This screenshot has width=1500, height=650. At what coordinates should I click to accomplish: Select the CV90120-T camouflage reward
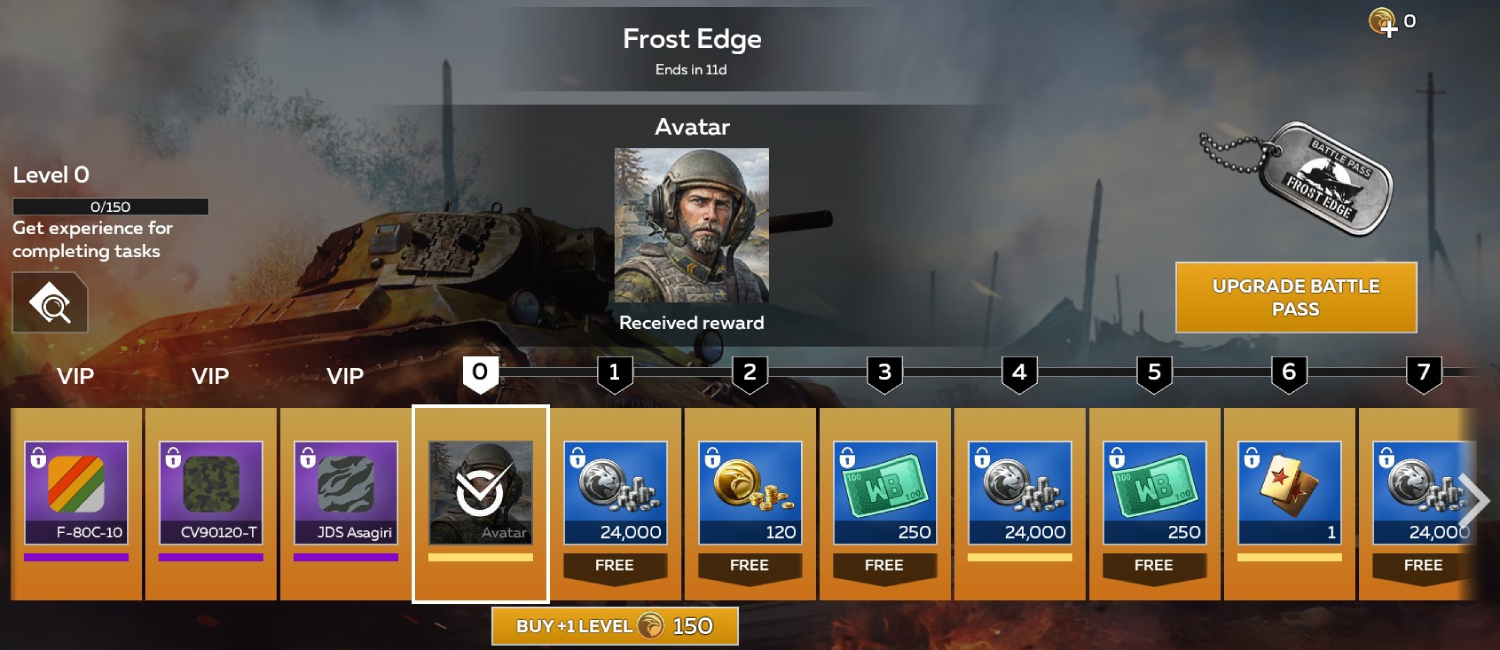[x=211, y=493]
